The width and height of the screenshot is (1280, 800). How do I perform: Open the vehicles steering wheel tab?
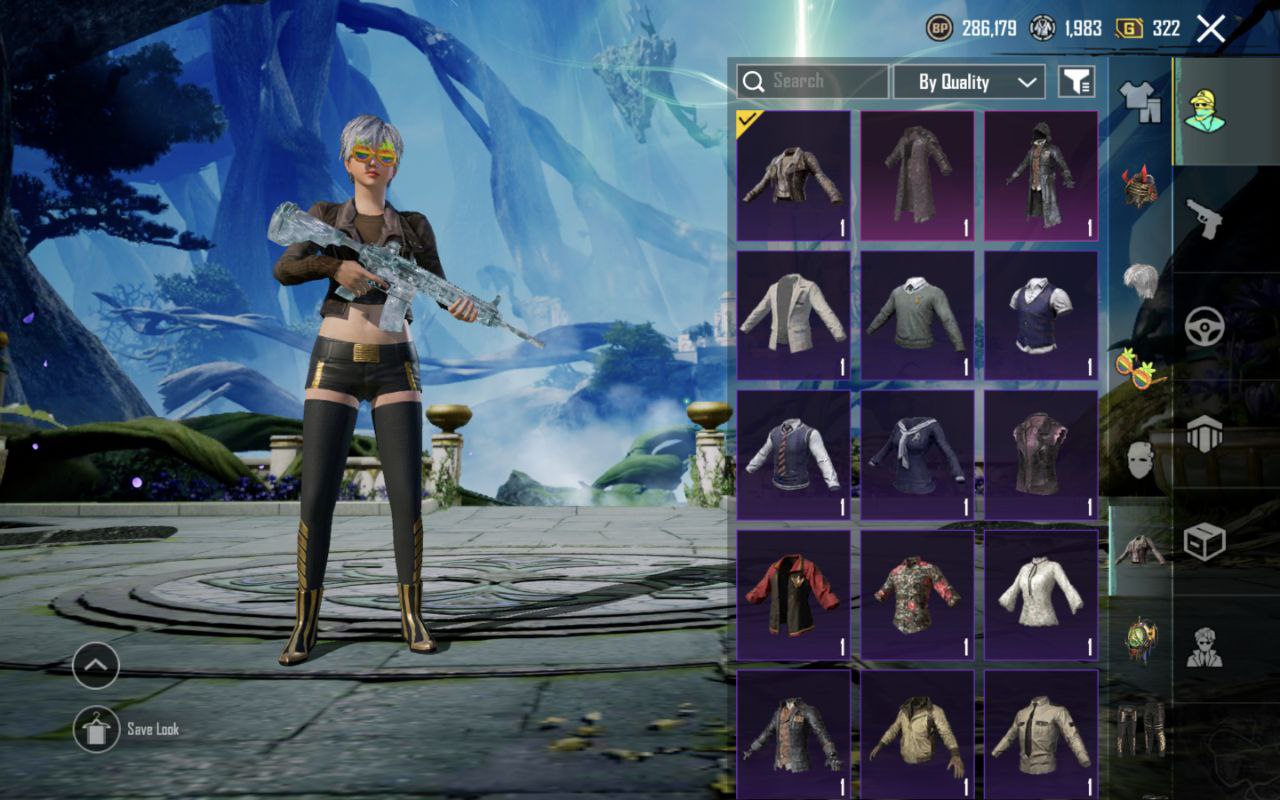(1204, 327)
